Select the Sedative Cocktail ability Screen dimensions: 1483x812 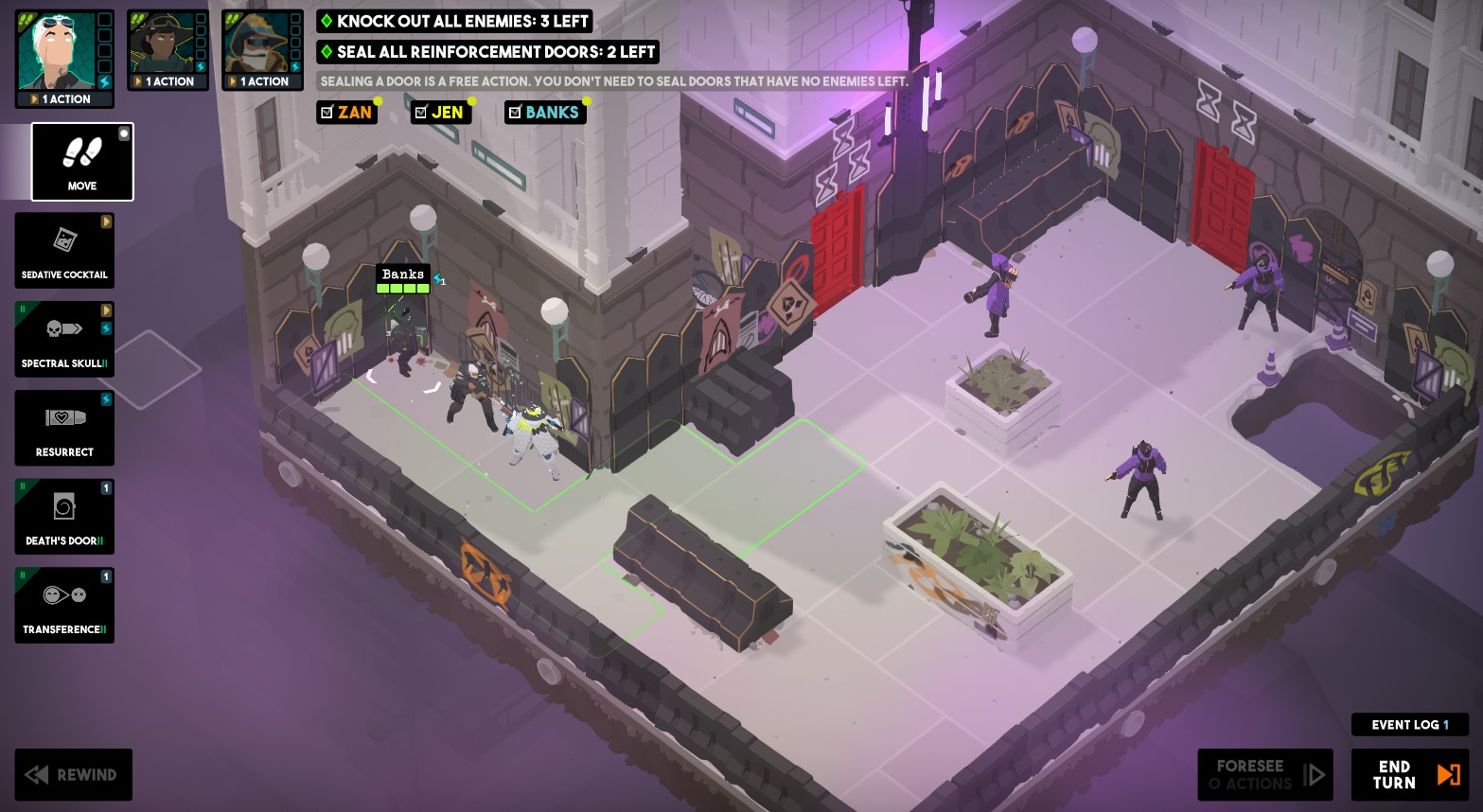[x=63, y=250]
